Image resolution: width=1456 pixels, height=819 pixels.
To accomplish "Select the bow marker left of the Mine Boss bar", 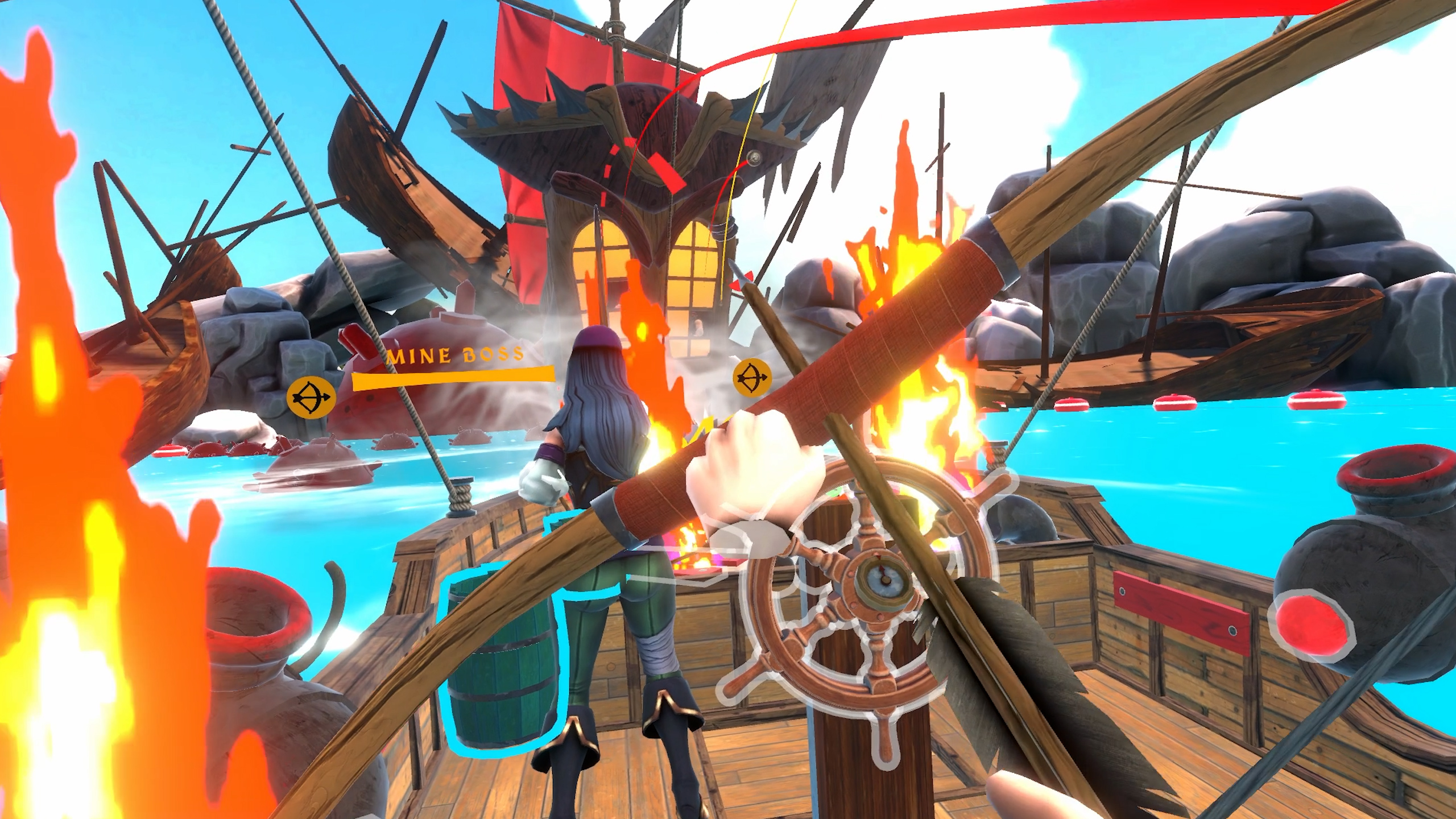I will [x=310, y=397].
